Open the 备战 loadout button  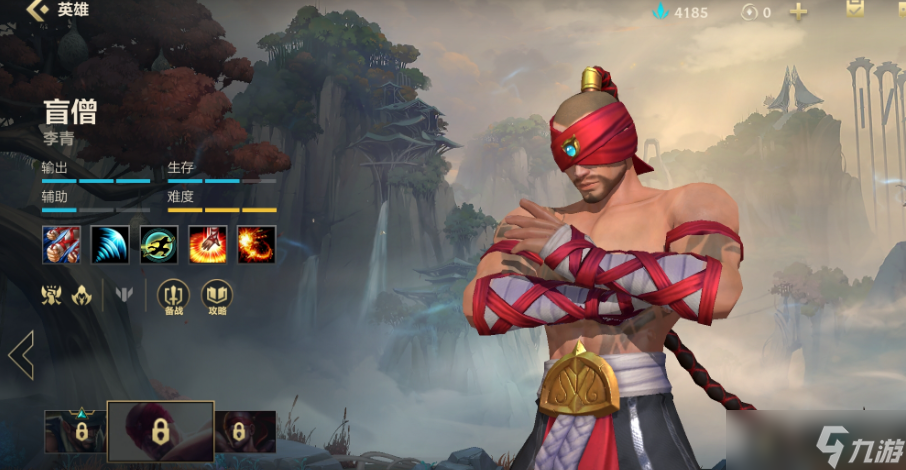click(x=174, y=296)
